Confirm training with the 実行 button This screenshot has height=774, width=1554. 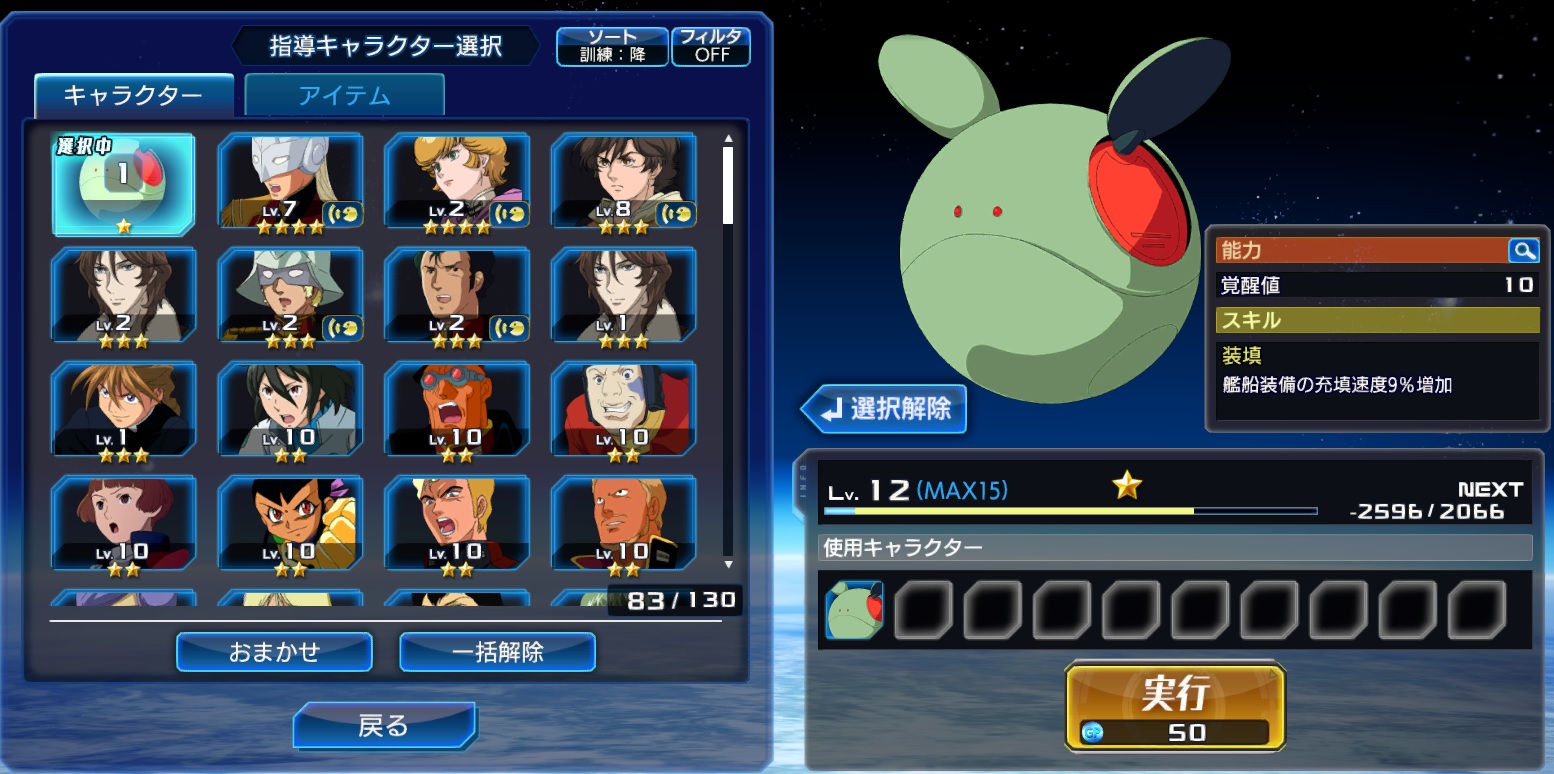click(x=1175, y=705)
